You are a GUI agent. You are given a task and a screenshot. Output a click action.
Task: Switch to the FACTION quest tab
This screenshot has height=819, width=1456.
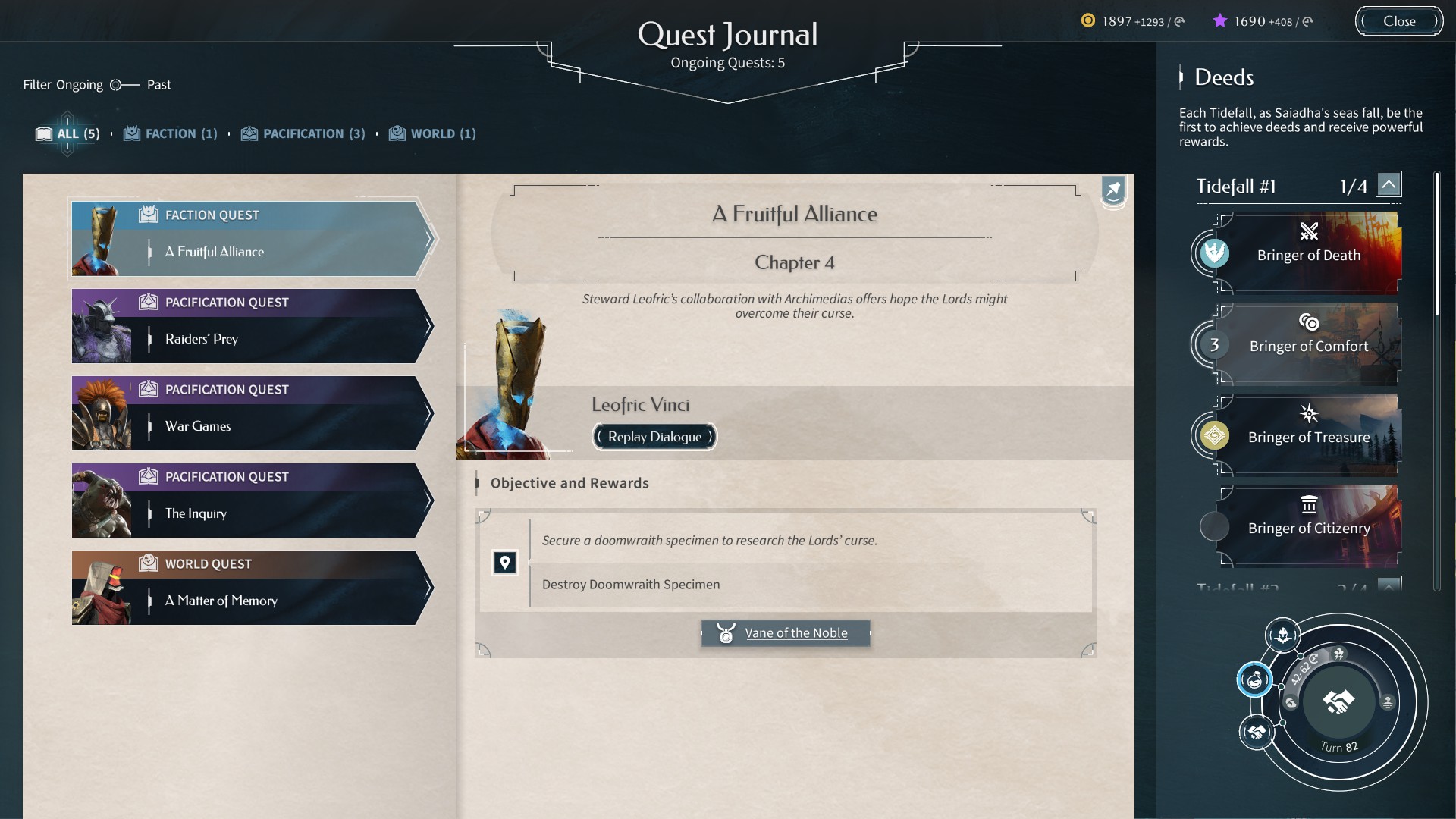click(170, 133)
